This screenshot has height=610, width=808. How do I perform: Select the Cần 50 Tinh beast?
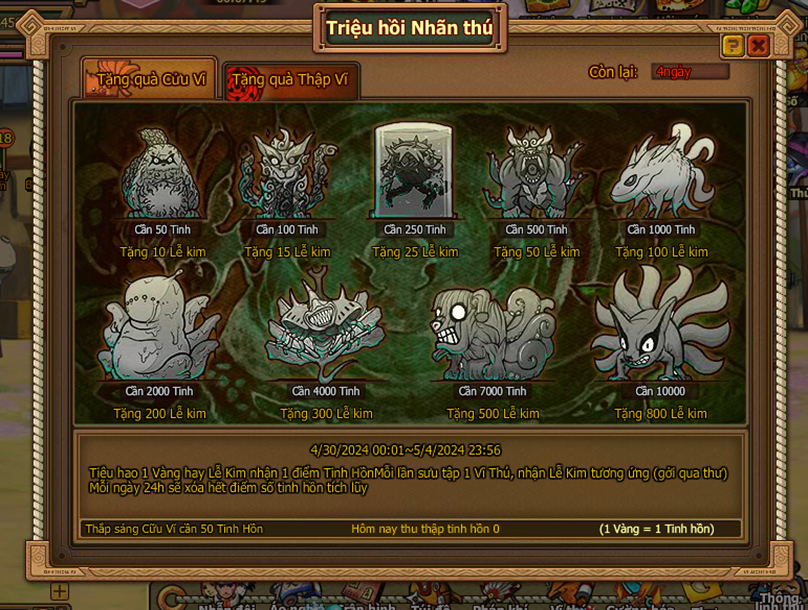click(x=163, y=173)
